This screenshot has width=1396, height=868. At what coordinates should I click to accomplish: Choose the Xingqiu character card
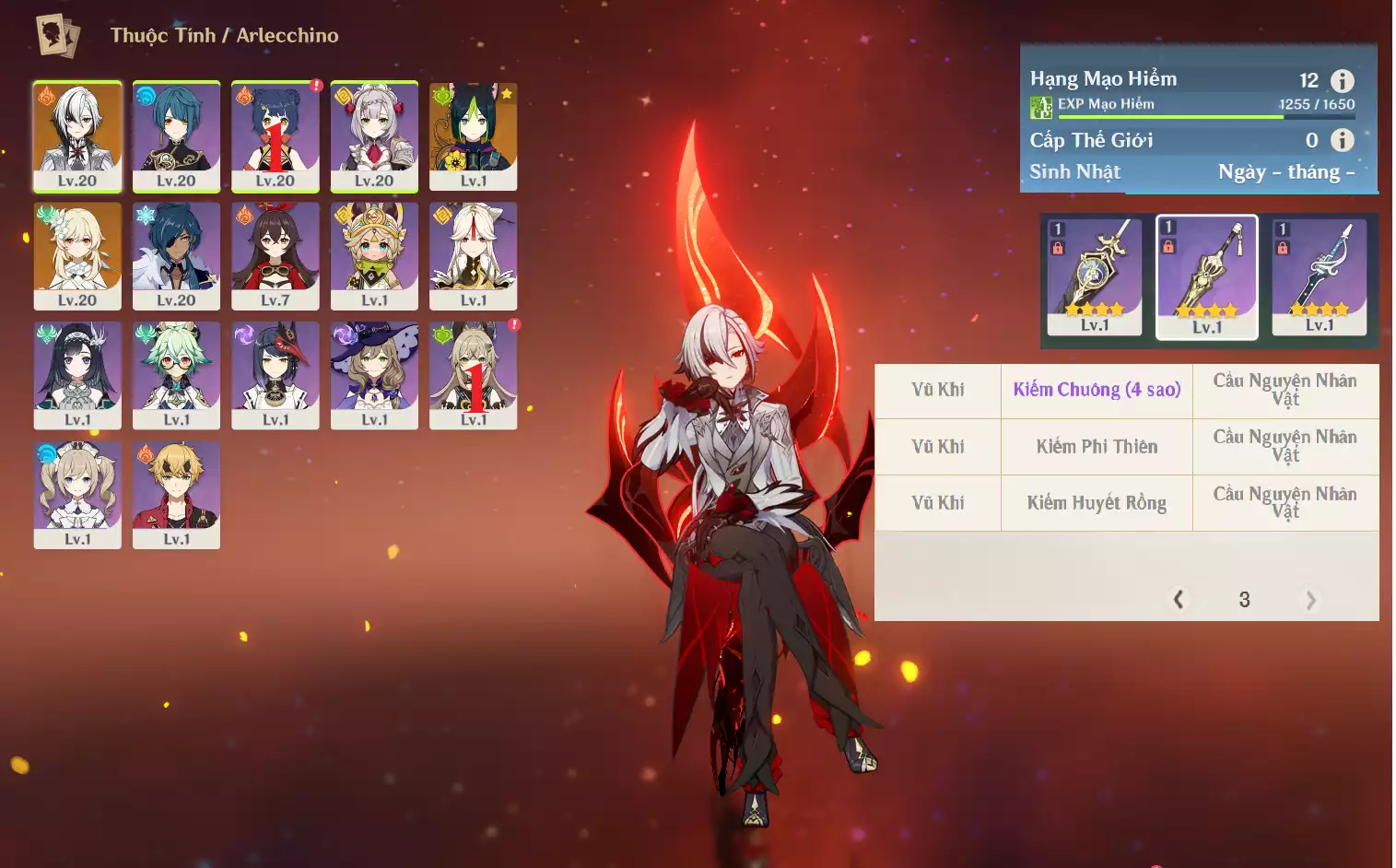(176, 135)
